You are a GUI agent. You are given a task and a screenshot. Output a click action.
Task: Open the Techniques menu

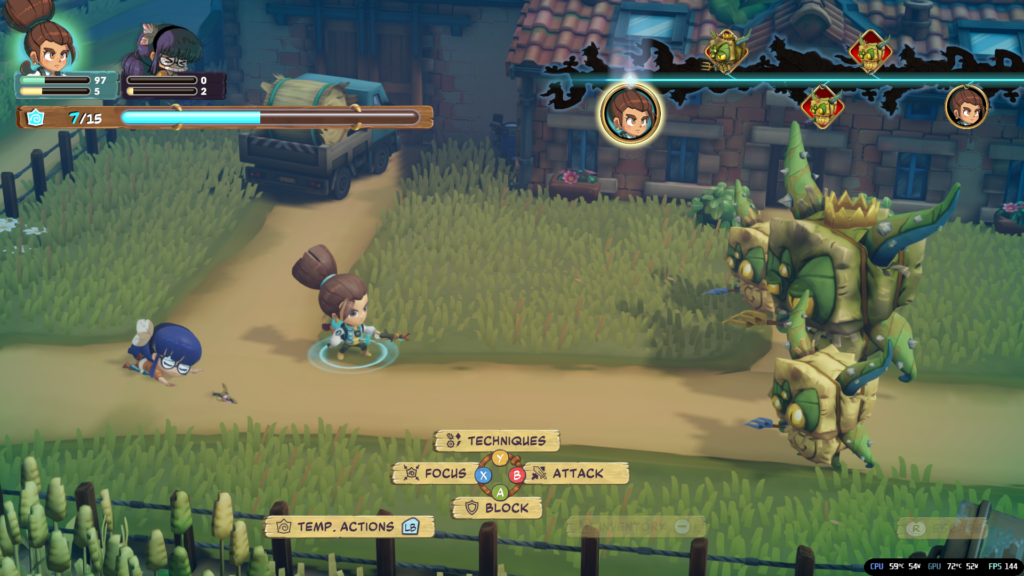(497, 441)
